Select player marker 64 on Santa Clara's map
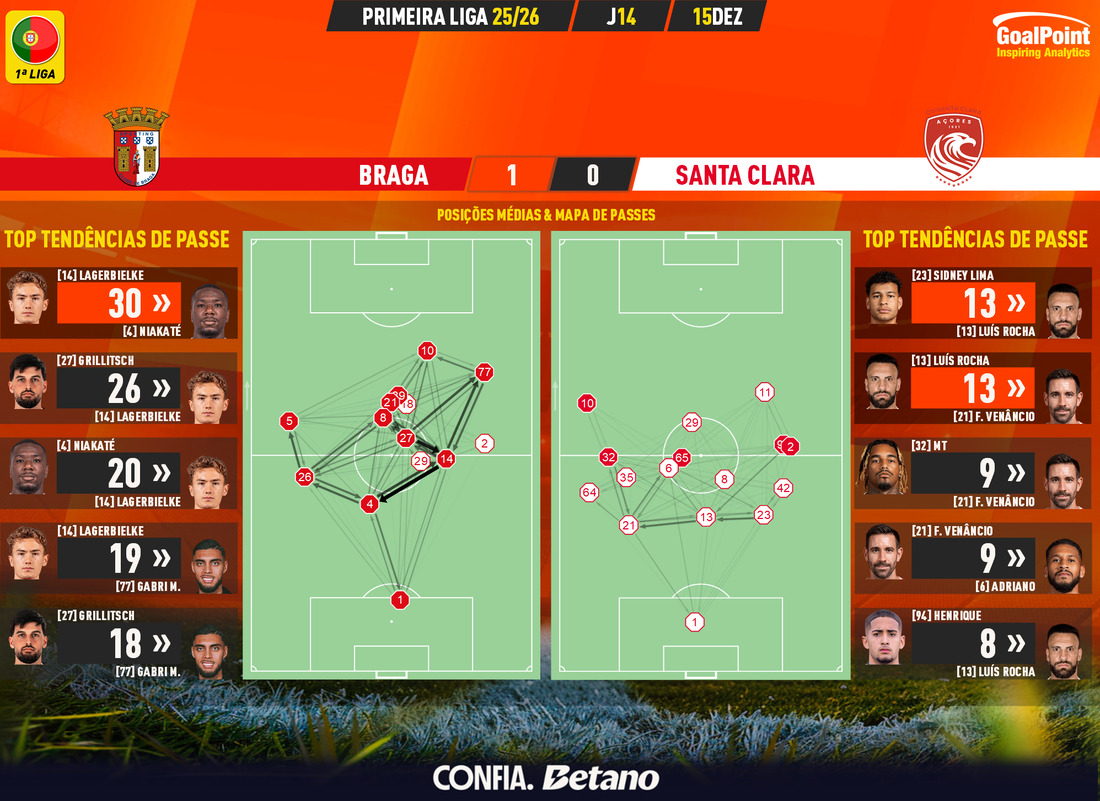This screenshot has width=1100, height=801. tap(589, 492)
